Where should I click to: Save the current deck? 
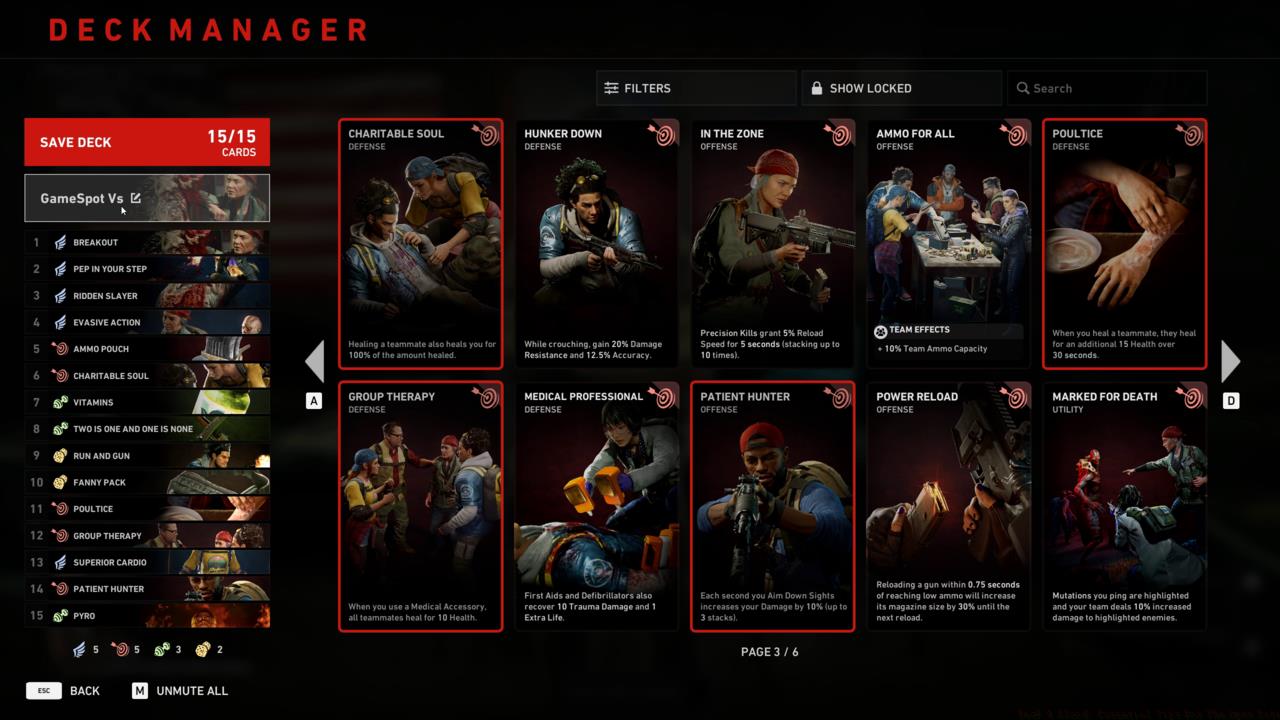click(x=146, y=142)
